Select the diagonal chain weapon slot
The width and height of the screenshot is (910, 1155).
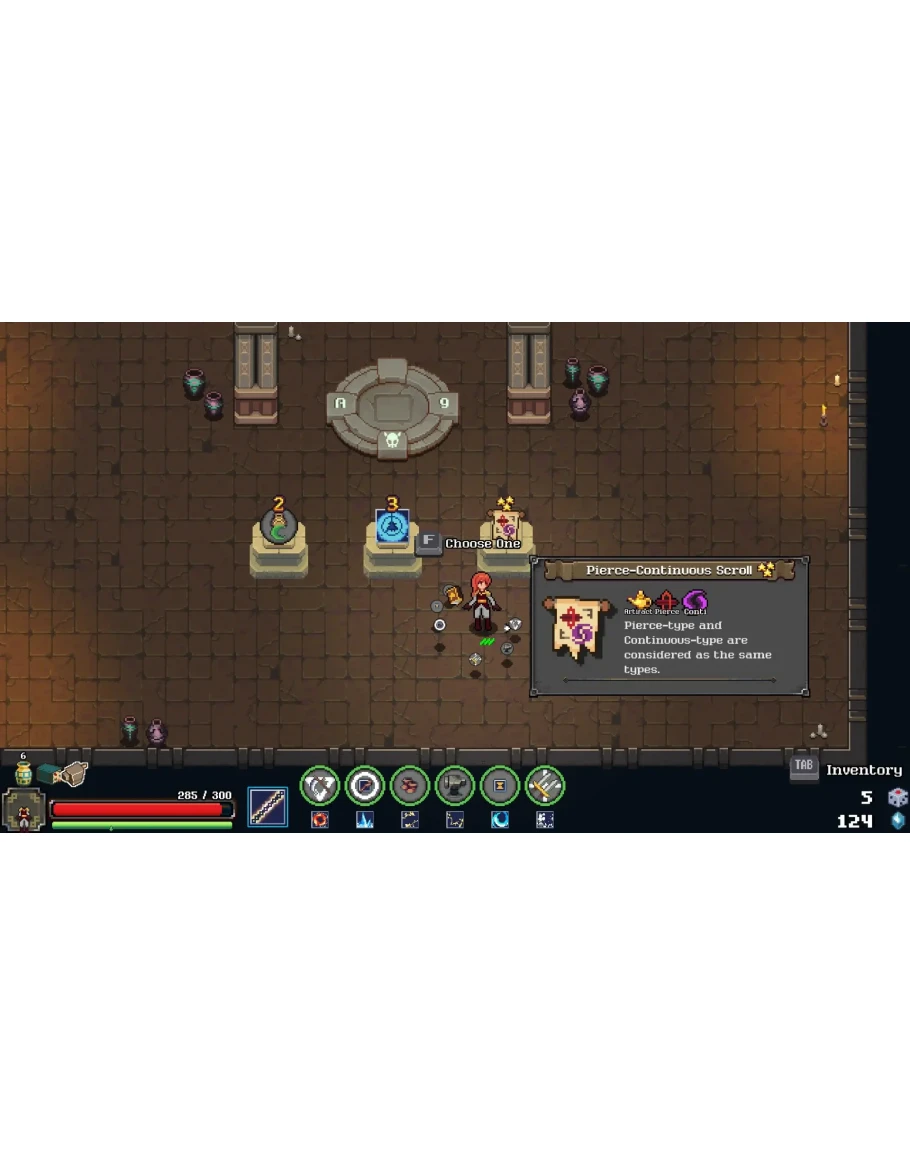267,807
